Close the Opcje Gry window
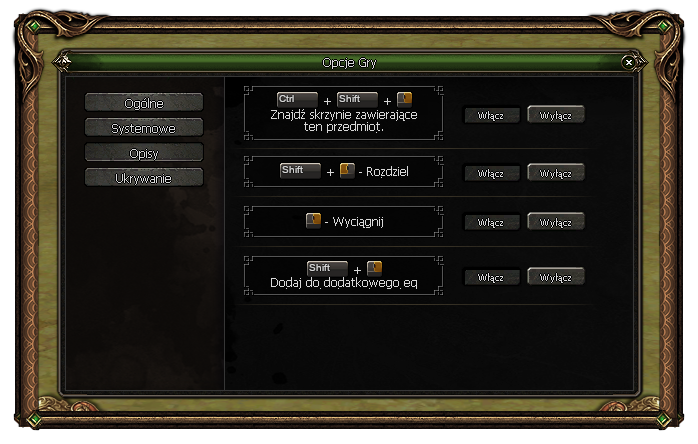Image resolution: width=698 pixels, height=444 pixels. pyautogui.click(x=628, y=62)
